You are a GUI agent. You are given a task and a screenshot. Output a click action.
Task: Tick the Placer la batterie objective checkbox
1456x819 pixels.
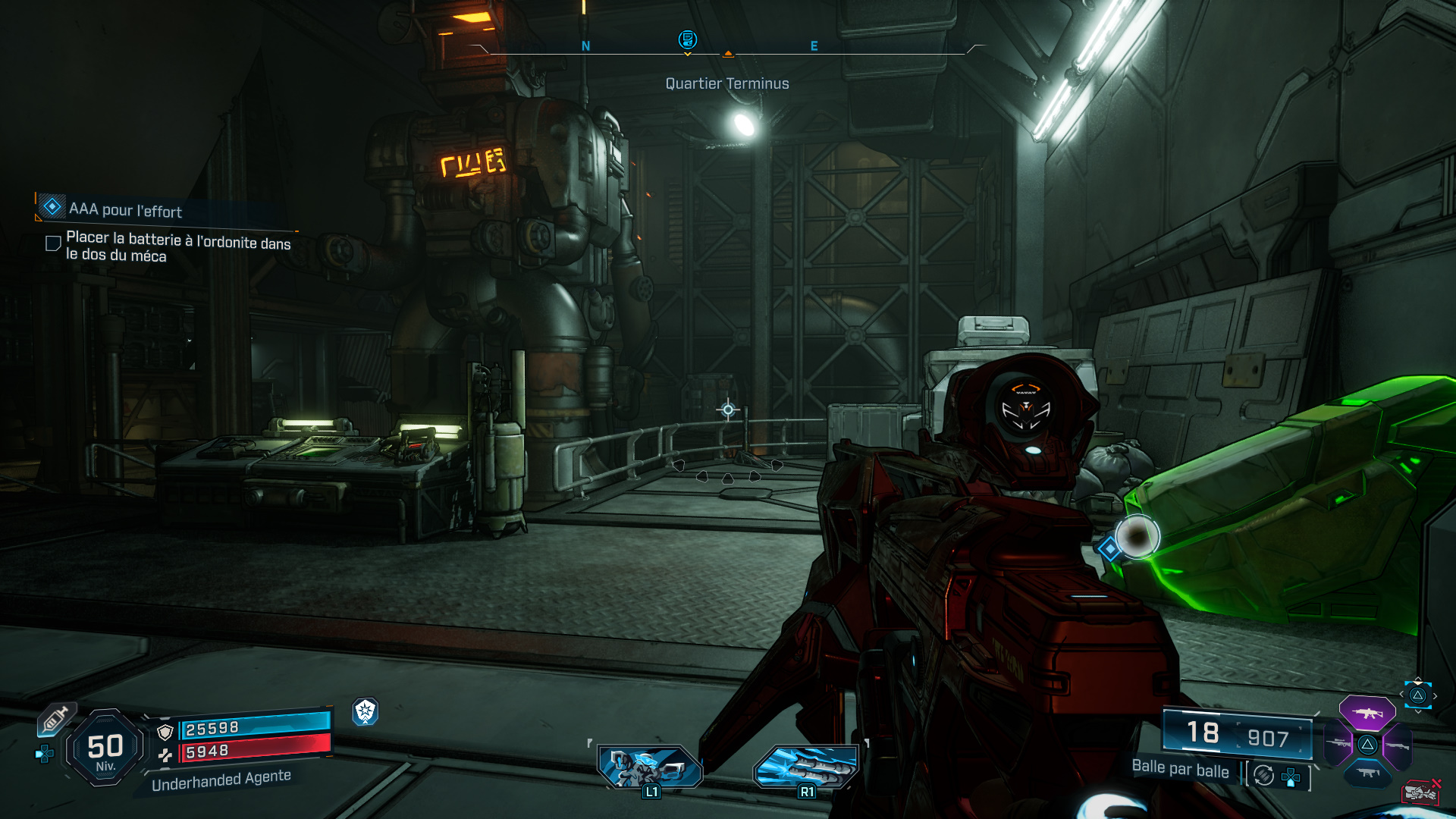pos(53,243)
